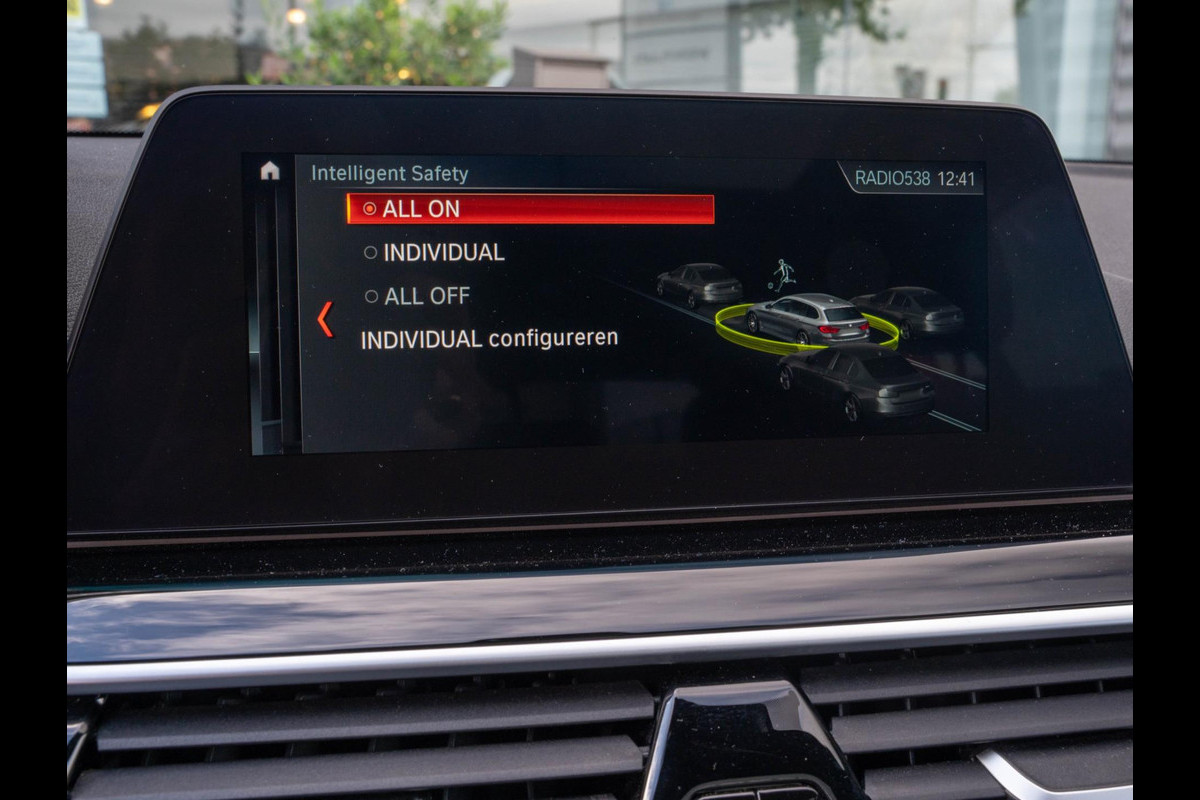This screenshot has height=800, width=1200.
Task: Tap the RADIO538 status display
Action: click(x=892, y=179)
